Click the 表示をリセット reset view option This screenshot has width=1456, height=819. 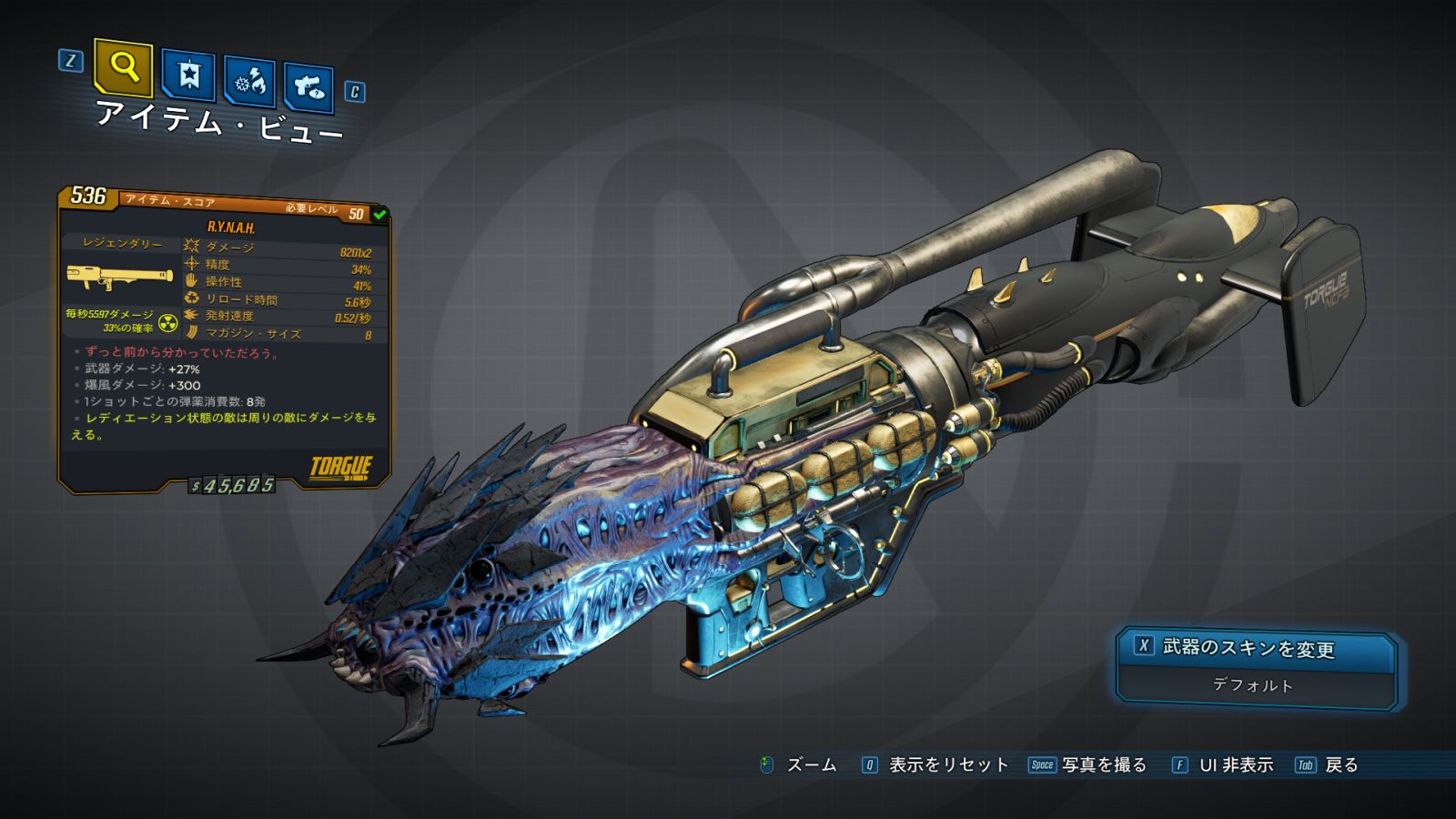pyautogui.click(x=936, y=765)
